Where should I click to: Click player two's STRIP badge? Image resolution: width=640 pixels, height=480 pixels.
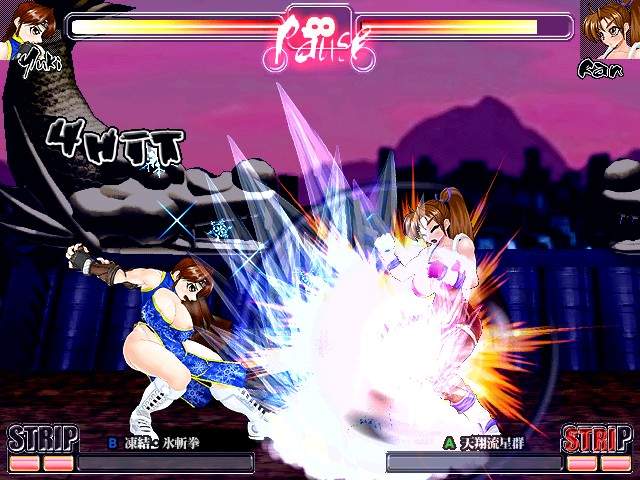point(597,439)
